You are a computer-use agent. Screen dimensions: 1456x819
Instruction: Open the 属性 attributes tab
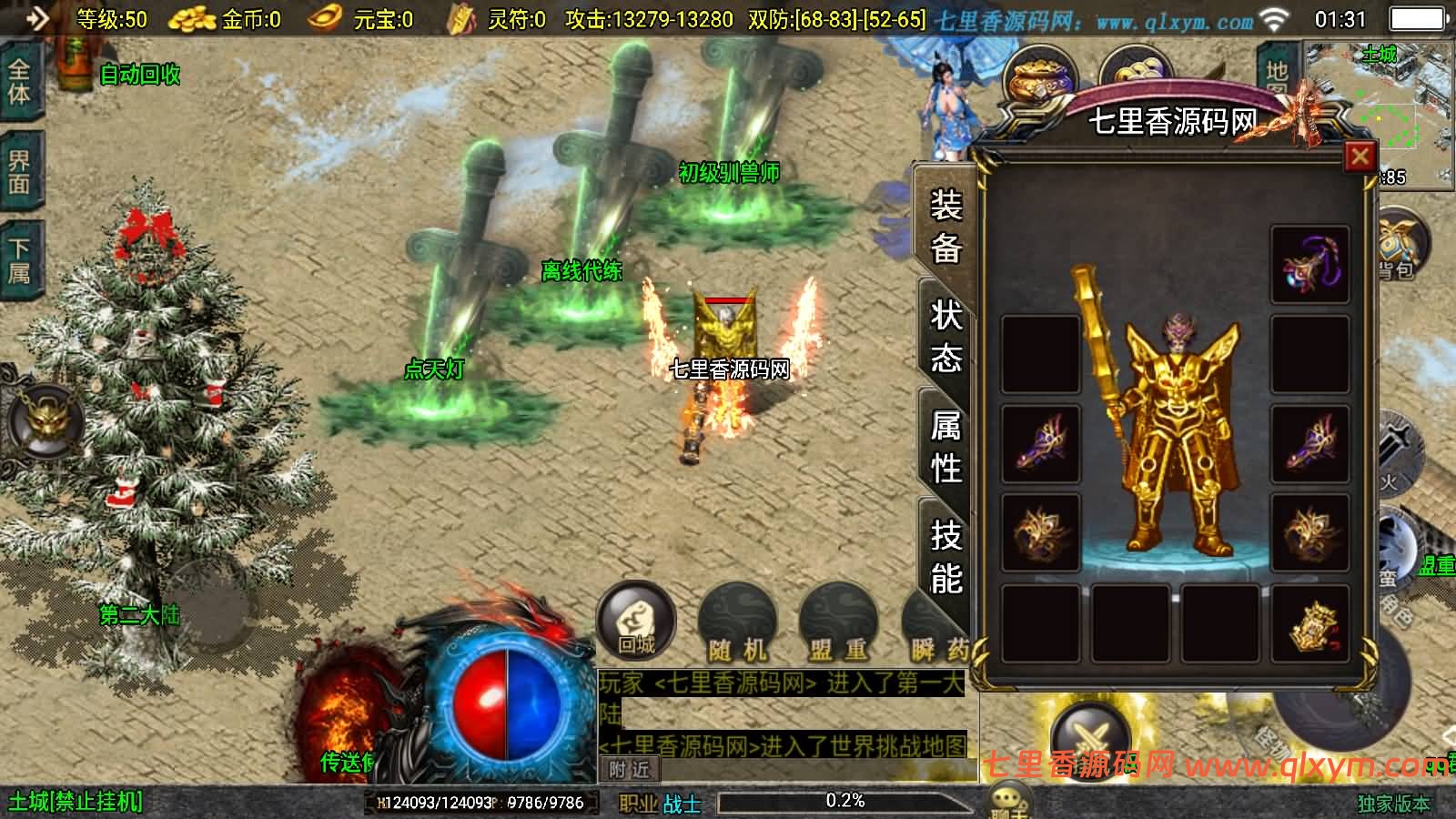point(945,447)
